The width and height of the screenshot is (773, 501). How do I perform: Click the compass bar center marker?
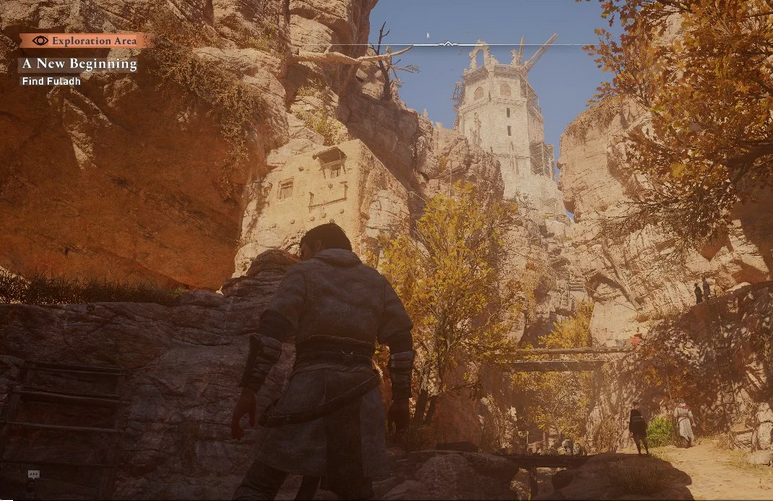(448, 44)
